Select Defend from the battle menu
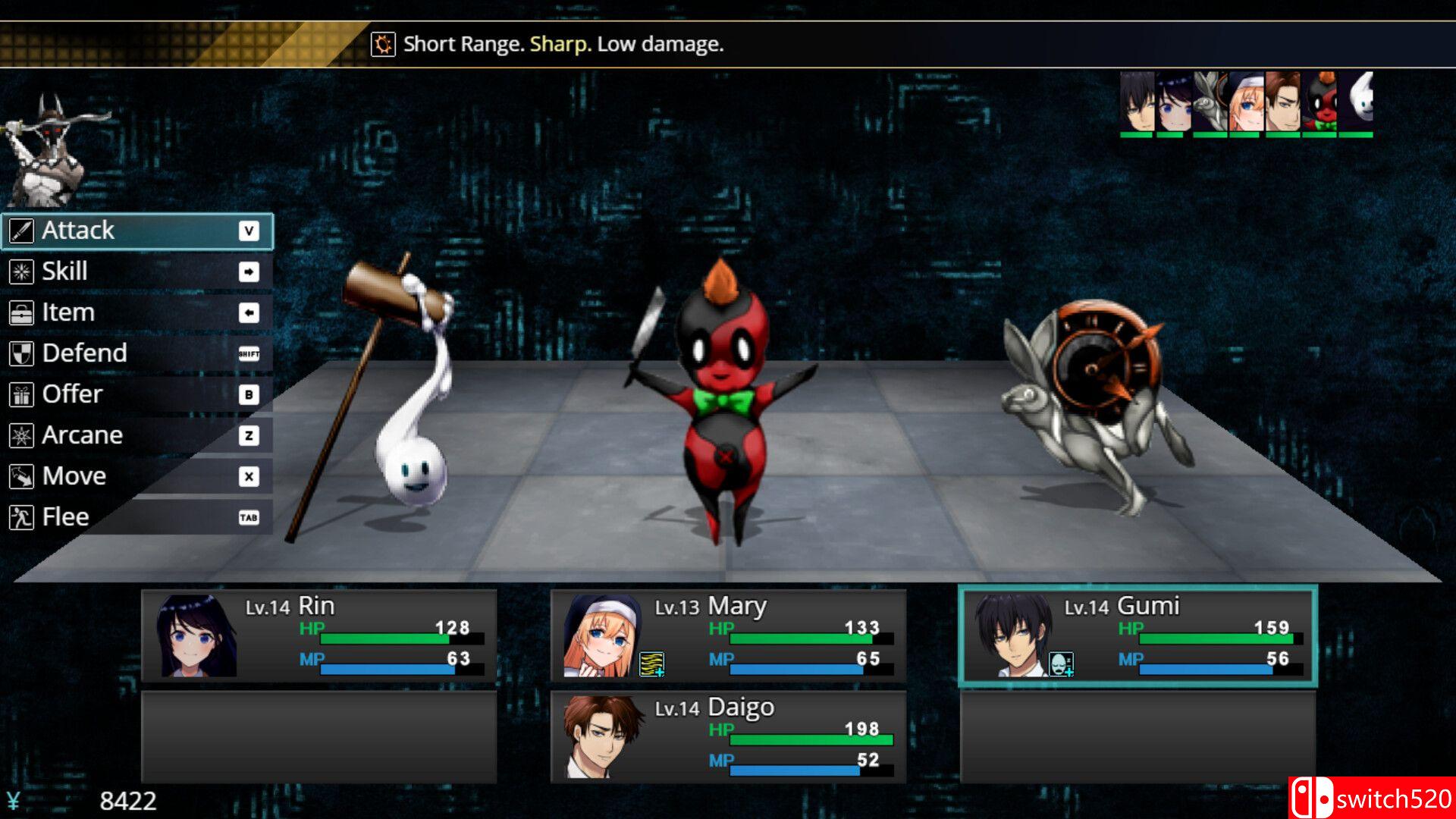 point(136,353)
